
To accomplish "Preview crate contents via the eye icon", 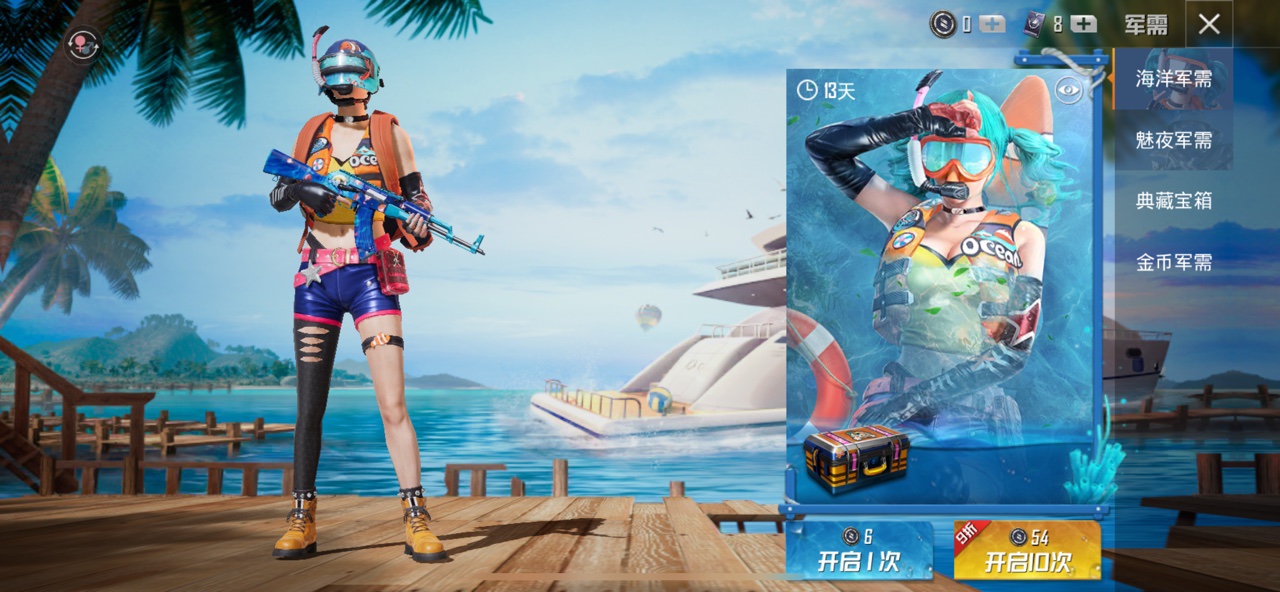I will coord(1069,91).
